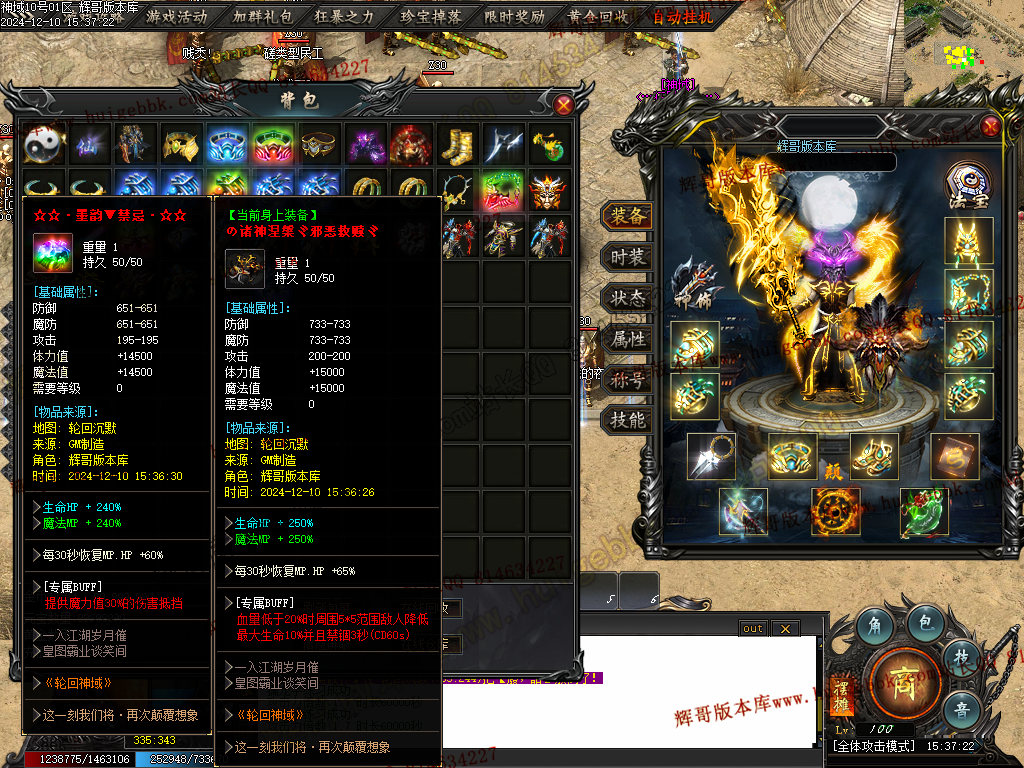Toggle 自动挂机 auto-battle
Screen dimensions: 1024x768
coord(682,16)
